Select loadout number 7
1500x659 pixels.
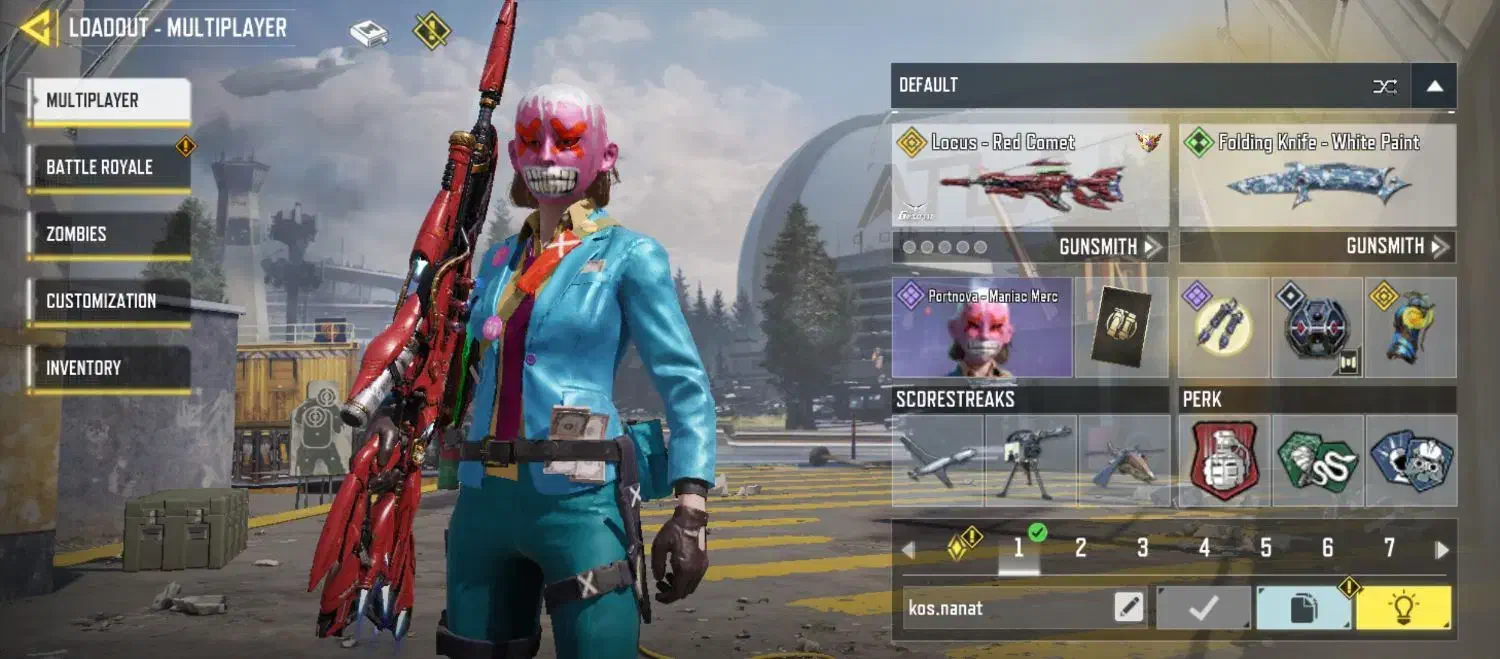(1389, 548)
